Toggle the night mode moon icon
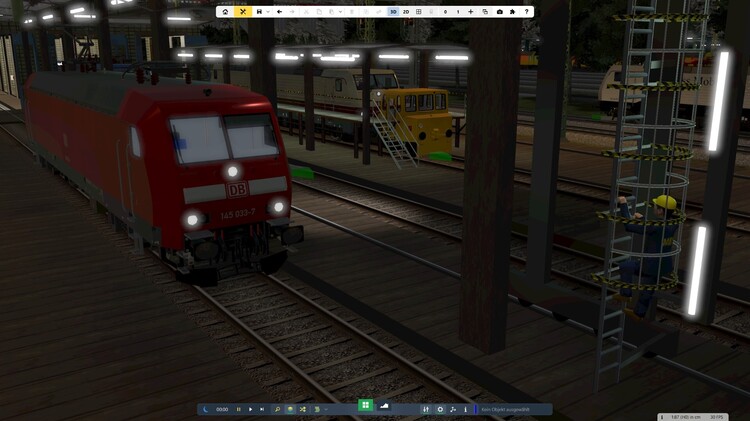This screenshot has width=750, height=421. (206, 409)
